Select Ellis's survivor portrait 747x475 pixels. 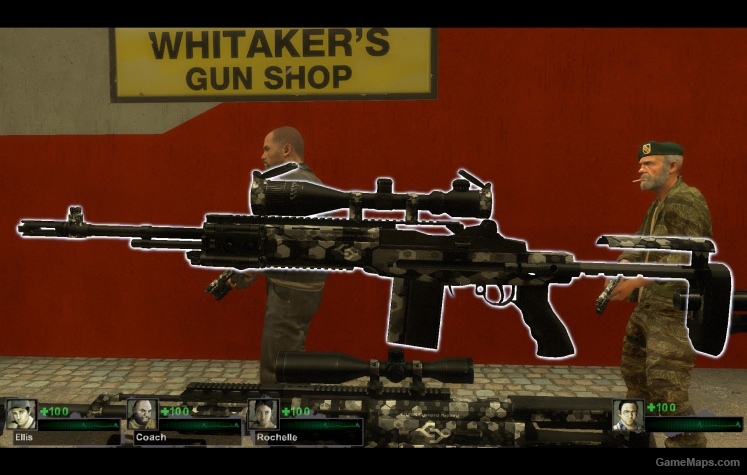click(21, 414)
